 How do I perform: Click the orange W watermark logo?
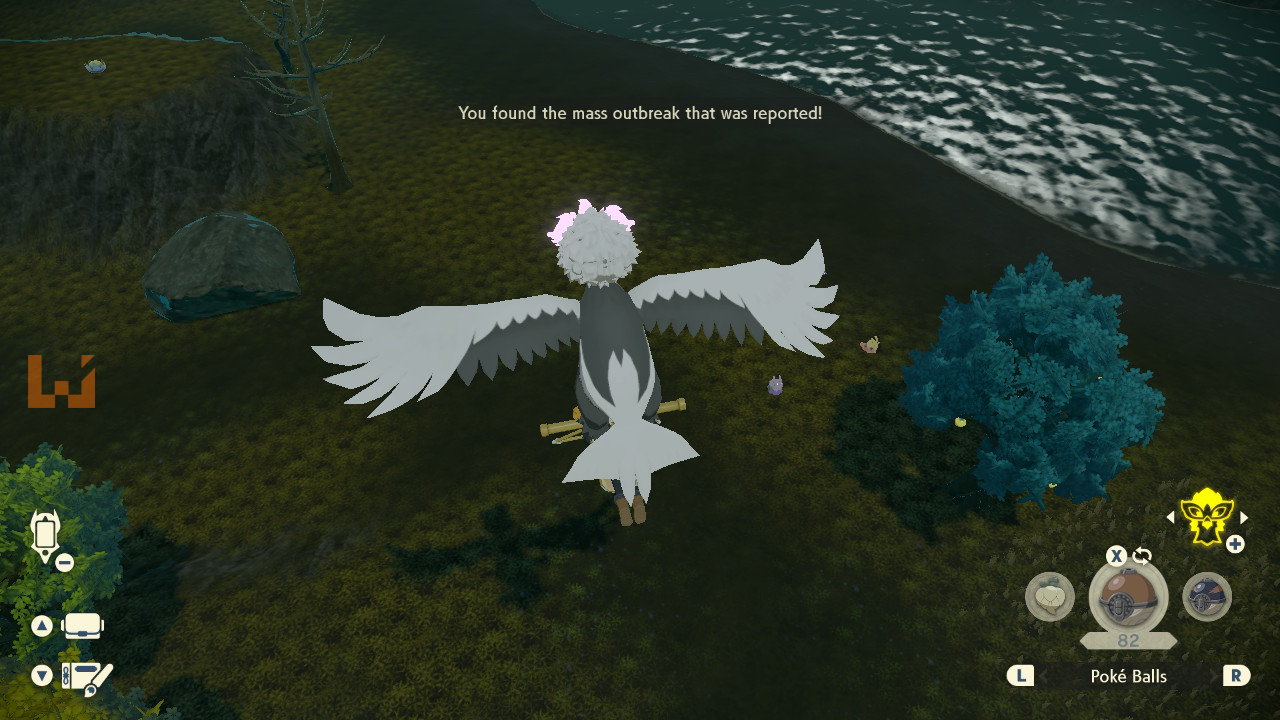click(x=61, y=382)
